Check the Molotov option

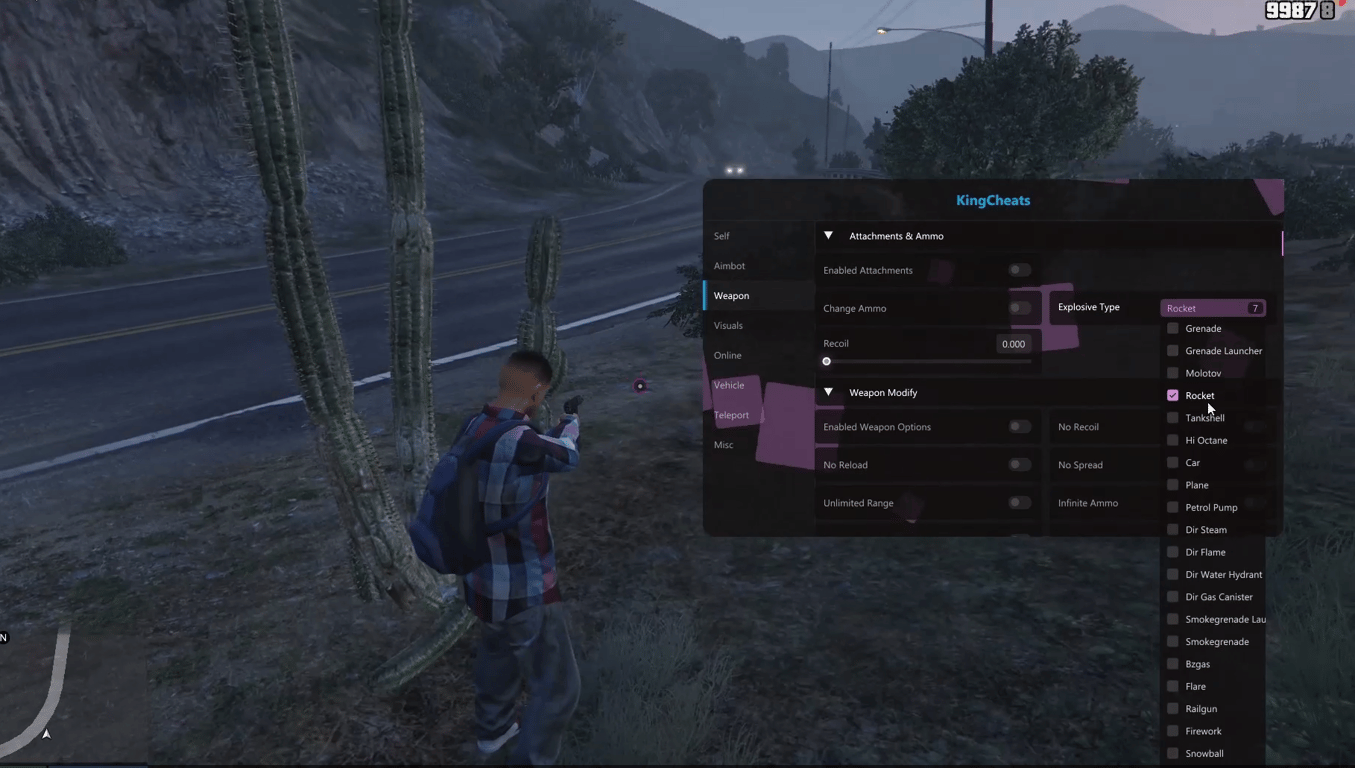(1173, 373)
